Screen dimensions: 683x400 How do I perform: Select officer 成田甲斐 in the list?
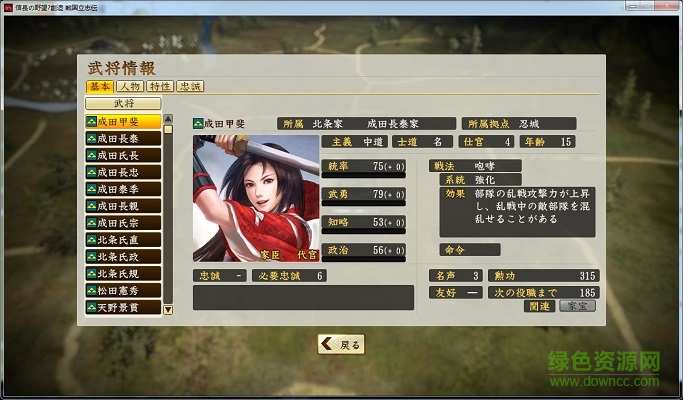(x=123, y=122)
